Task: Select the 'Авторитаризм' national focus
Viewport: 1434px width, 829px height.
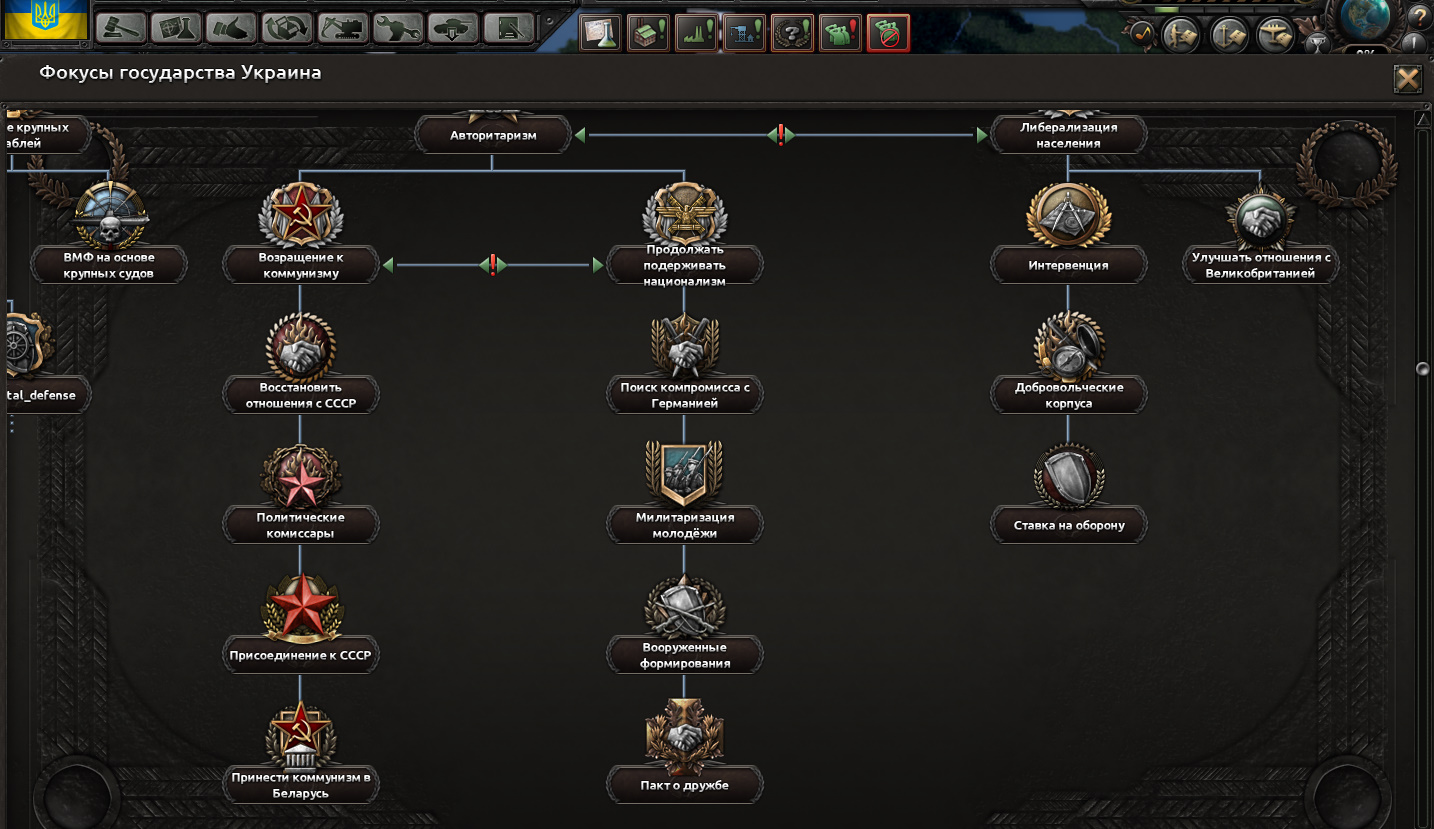Action: tap(493, 133)
